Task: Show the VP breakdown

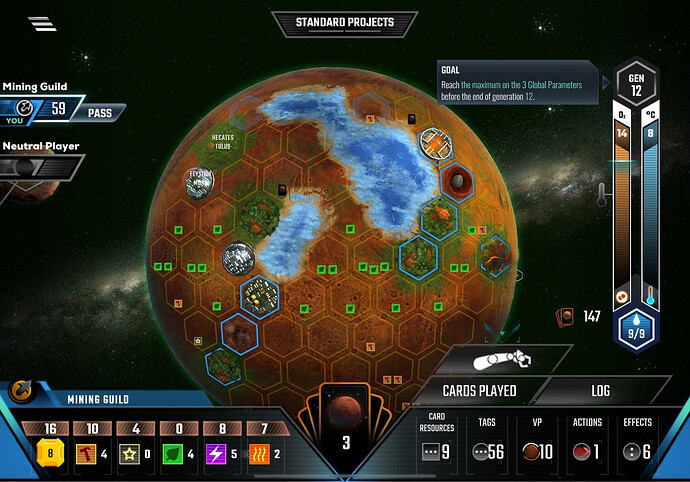Action: click(539, 440)
